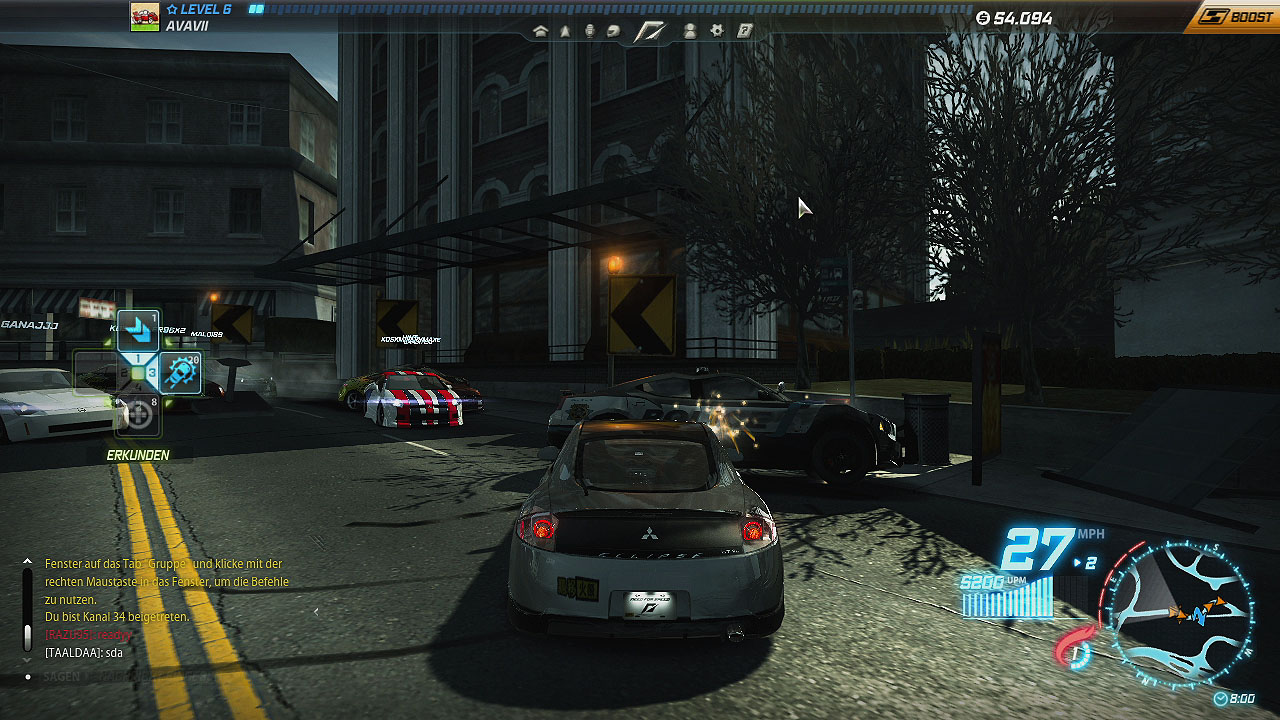1280x720 pixels.
Task: Open the racing helmet menu icon
Action: tap(614, 31)
